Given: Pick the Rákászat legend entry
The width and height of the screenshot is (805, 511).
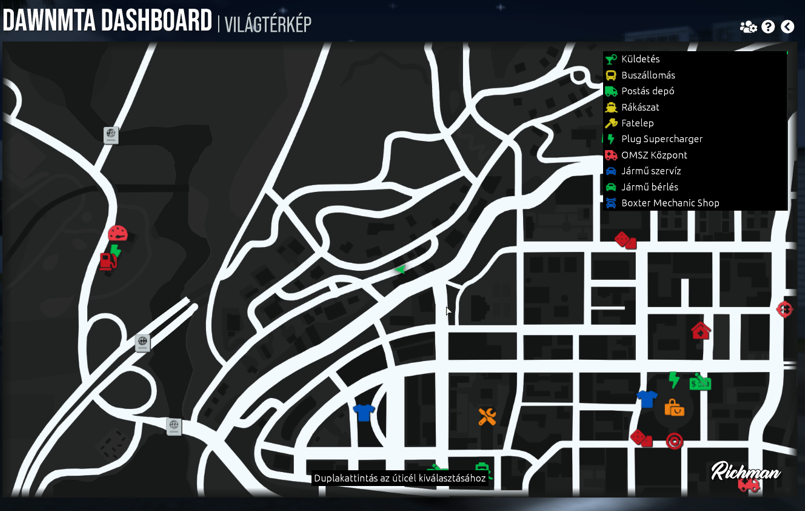Looking at the screenshot, I should click(x=640, y=107).
